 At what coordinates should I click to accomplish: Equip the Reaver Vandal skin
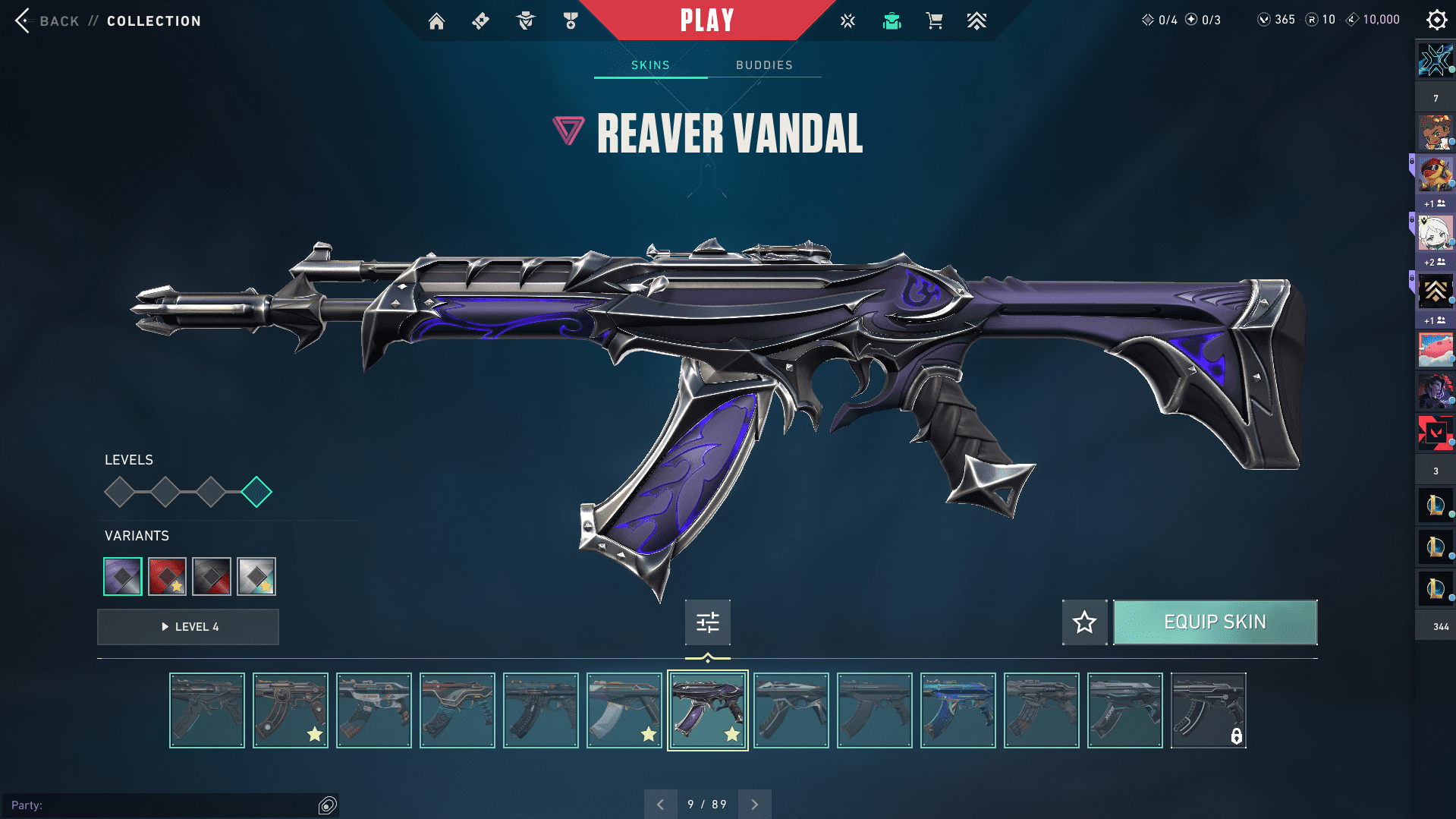1215,622
